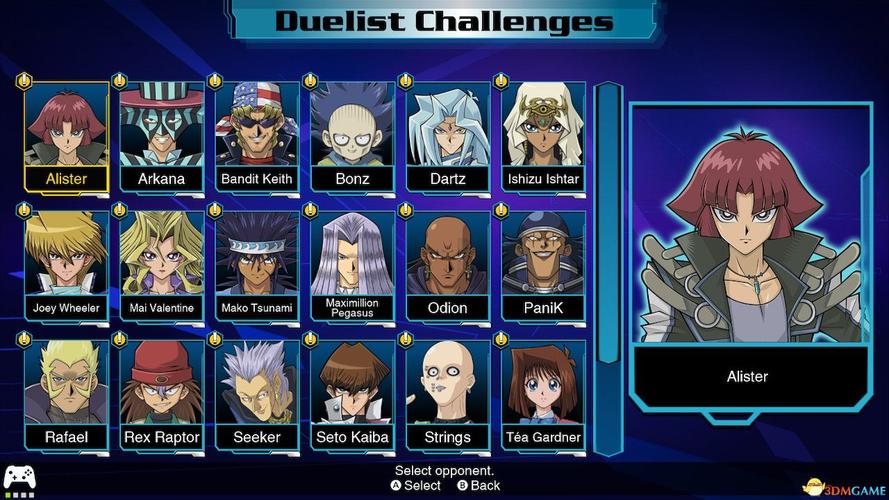Pick the PaniK challenge portrait
The height and width of the screenshot is (500, 889).
543,265
